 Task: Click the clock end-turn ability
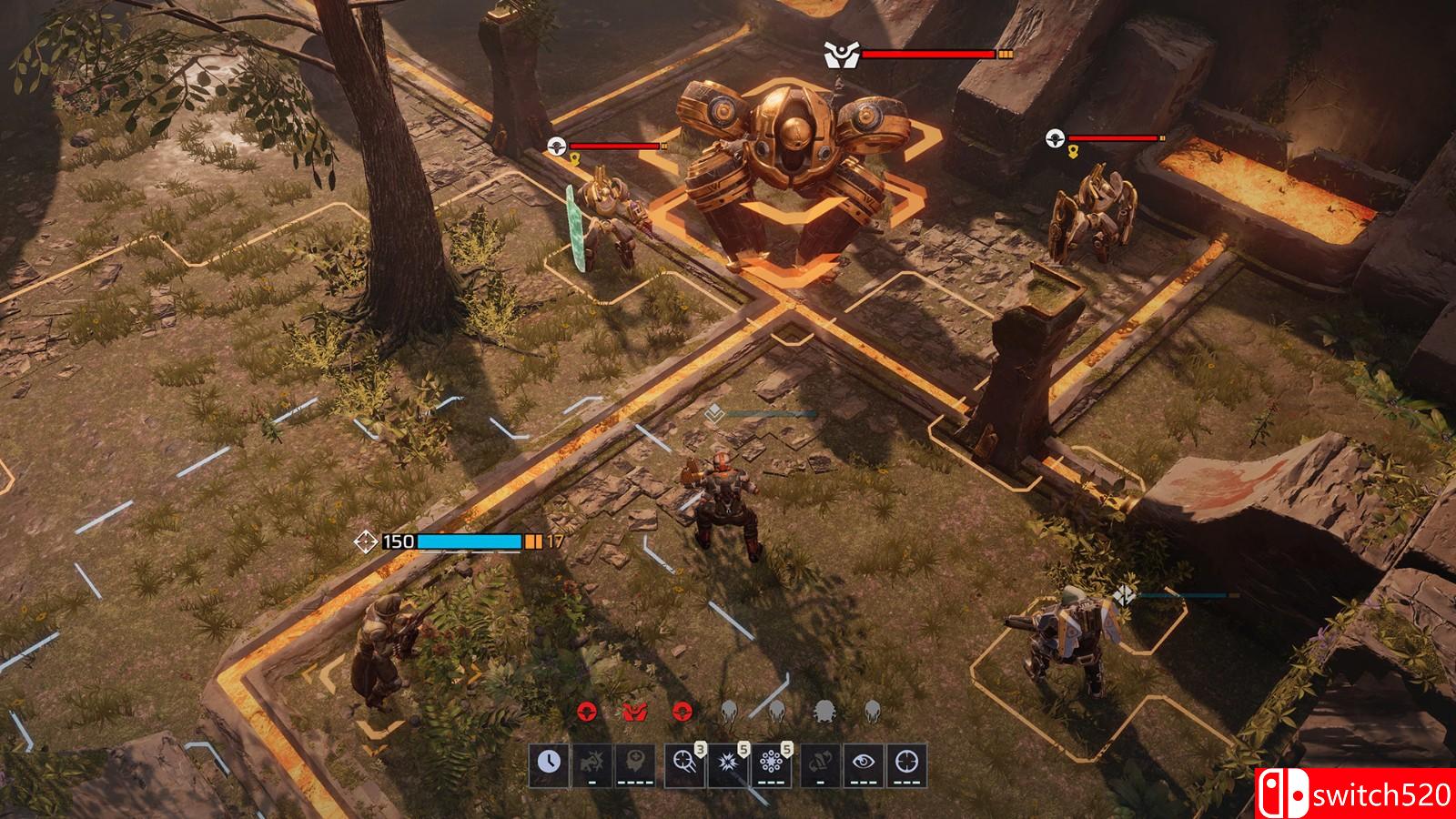(549, 763)
